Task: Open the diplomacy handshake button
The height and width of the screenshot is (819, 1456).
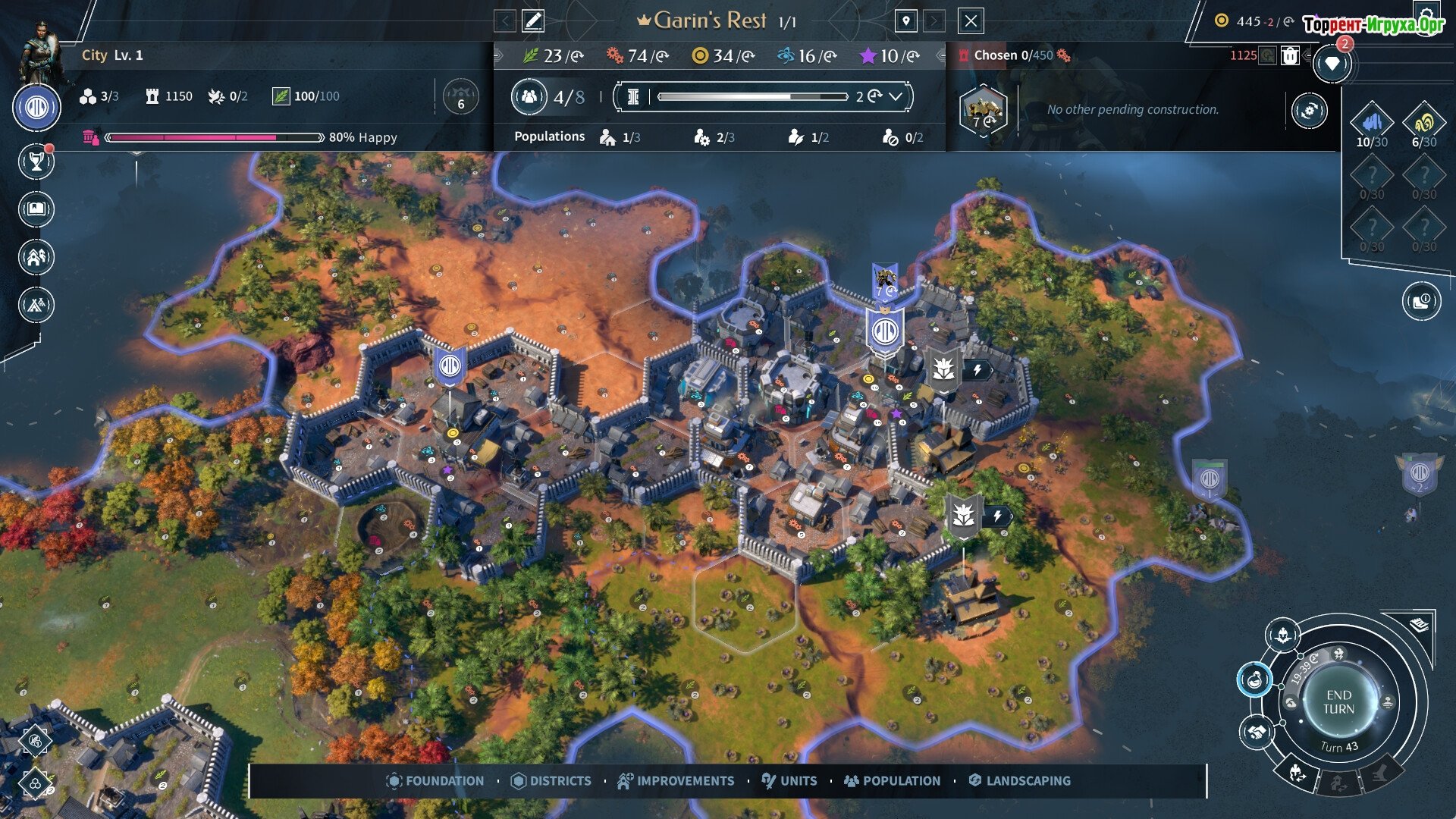Action: pyautogui.click(x=1257, y=733)
